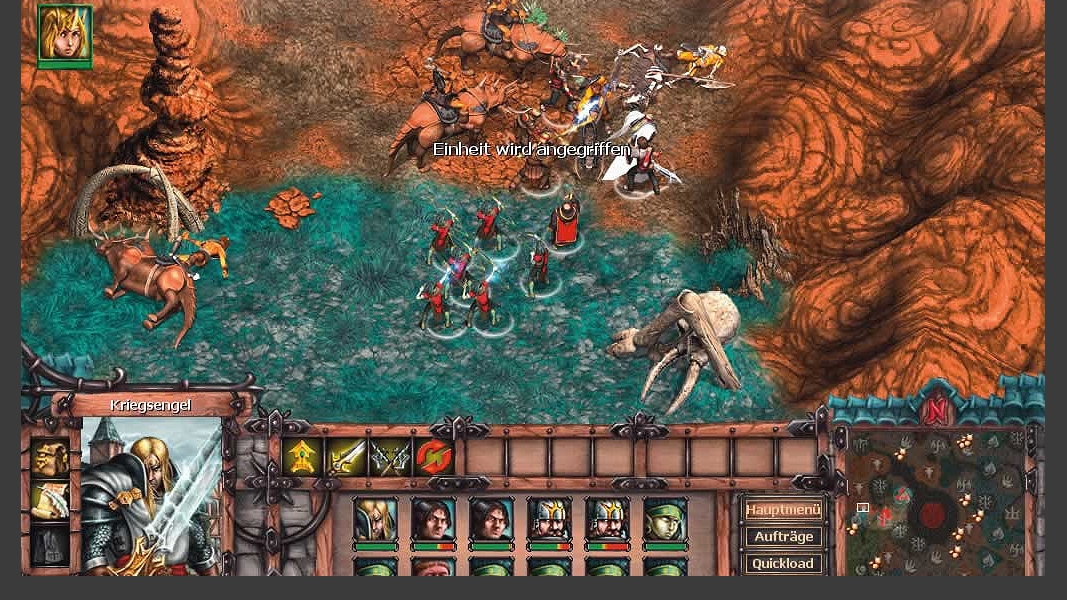
Task: Click the Quickload button
Action: coord(783,563)
